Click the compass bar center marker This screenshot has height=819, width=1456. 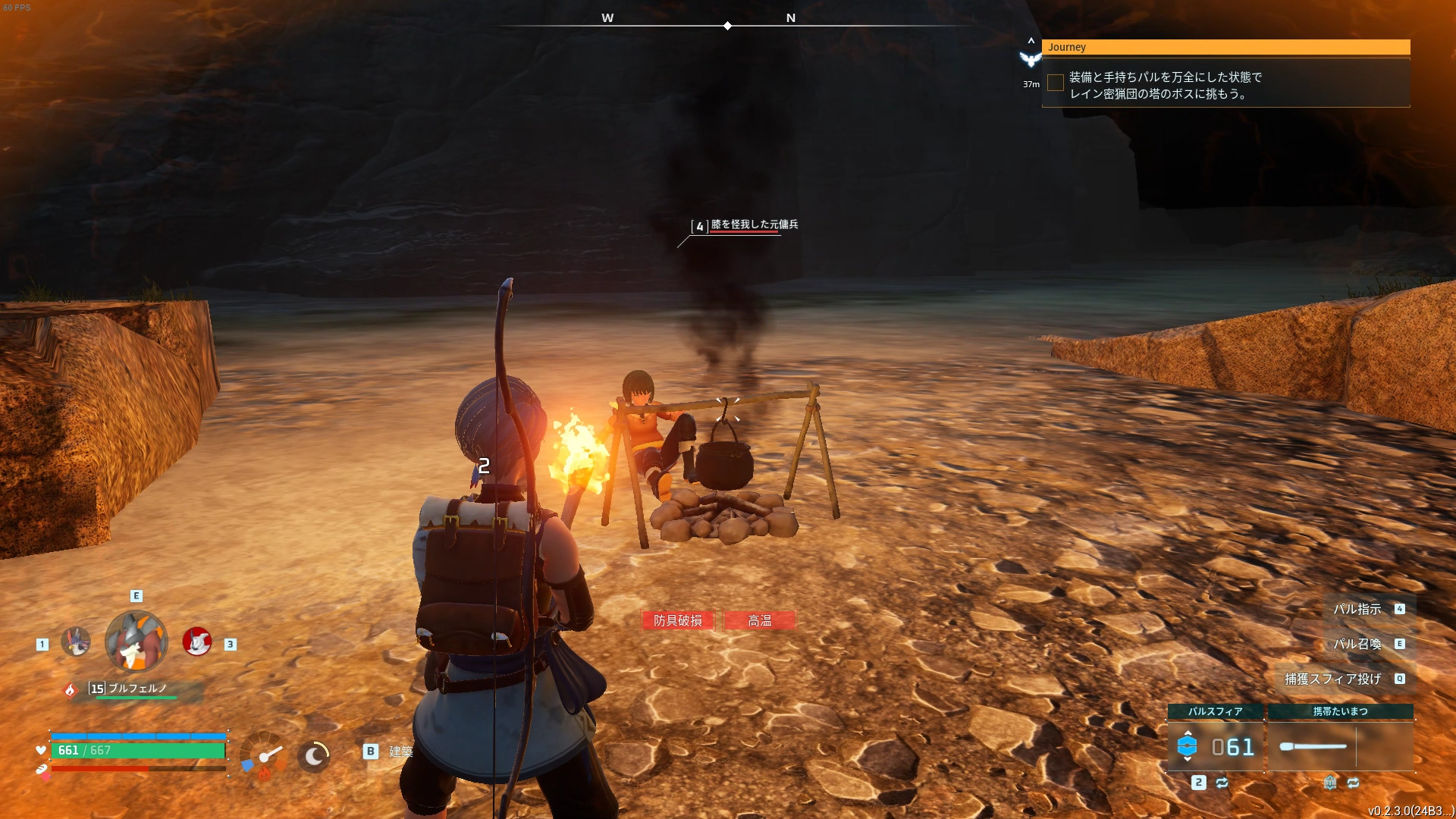(727, 26)
